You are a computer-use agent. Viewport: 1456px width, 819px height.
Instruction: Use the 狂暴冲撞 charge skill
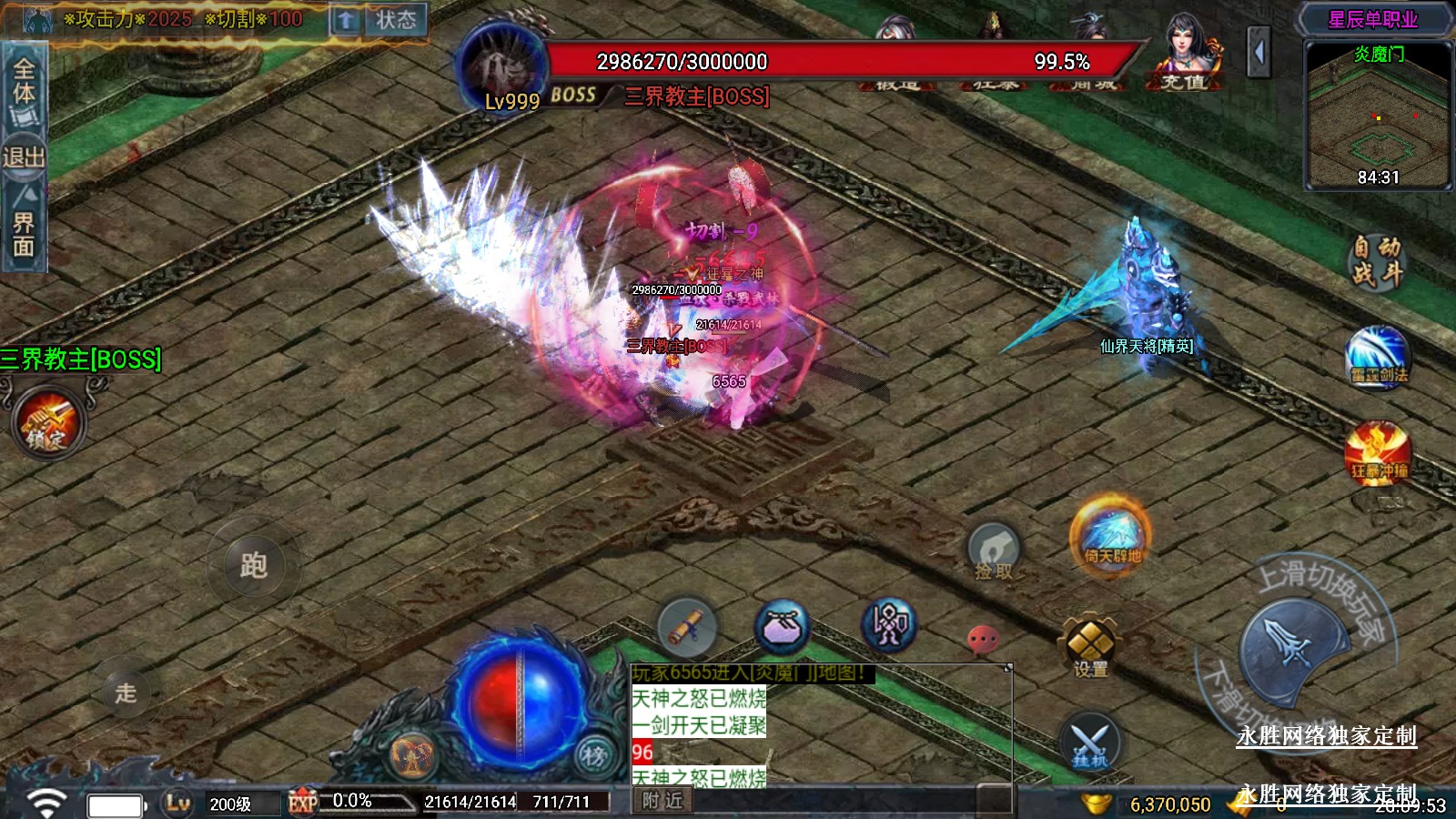pyautogui.click(x=1378, y=454)
